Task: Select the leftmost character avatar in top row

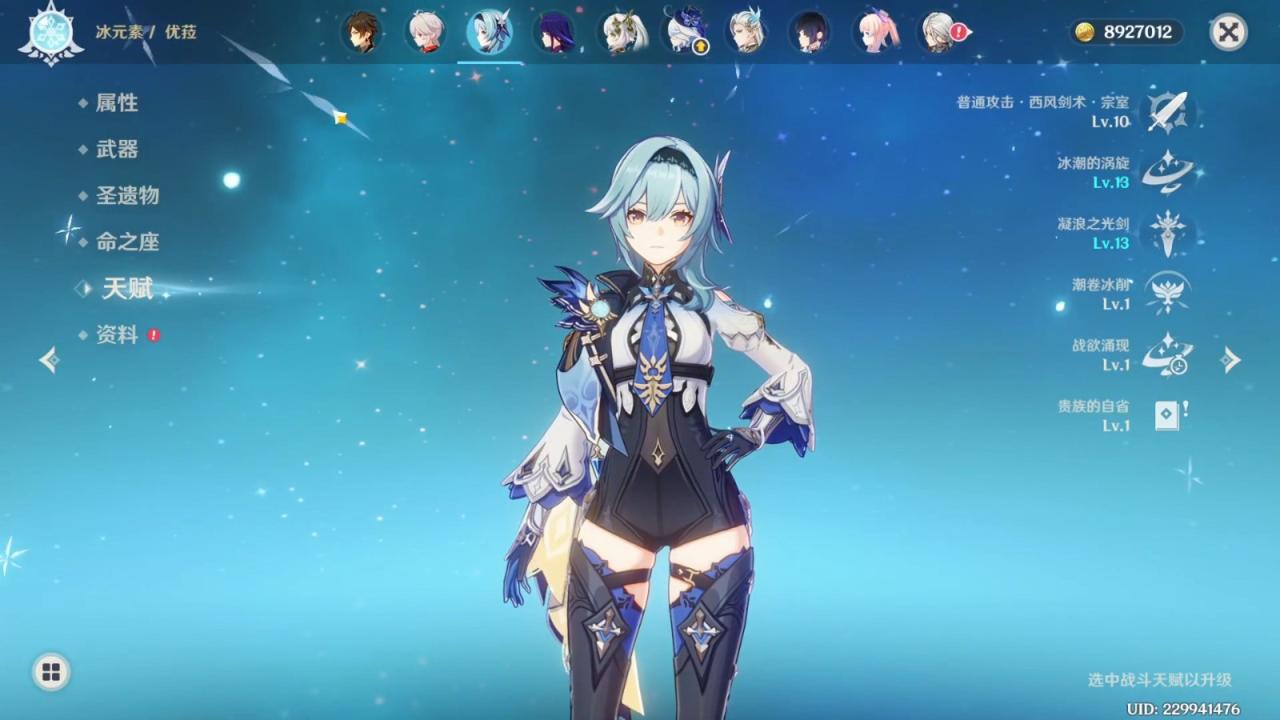Action: [x=361, y=31]
